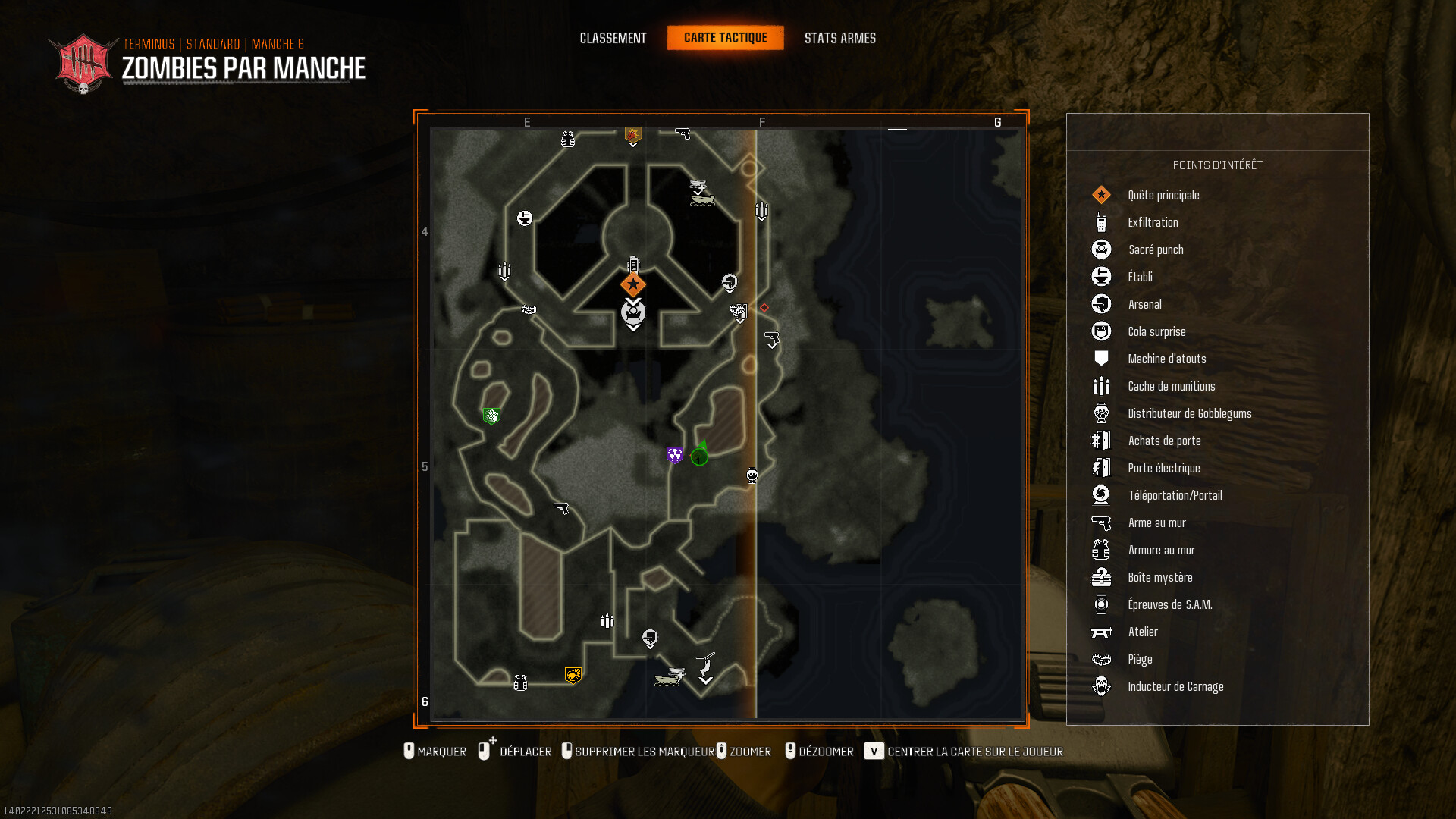Select the orange Quête principale diamond on the map
Viewport: 1456px width, 819px height.
pos(632,284)
